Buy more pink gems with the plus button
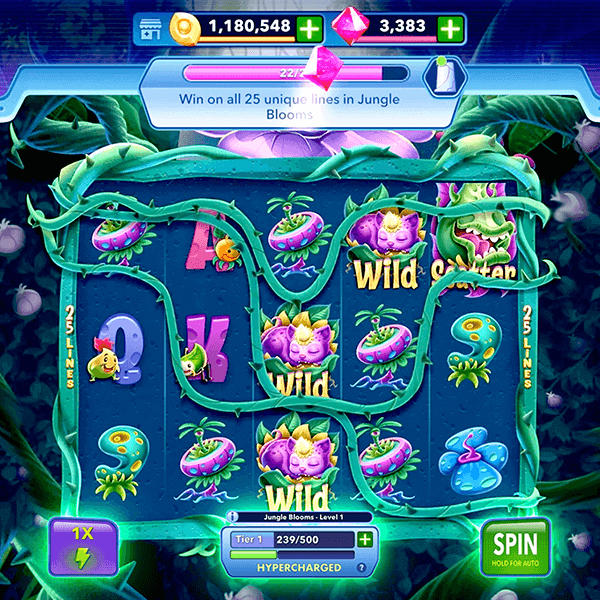 (x=451, y=28)
